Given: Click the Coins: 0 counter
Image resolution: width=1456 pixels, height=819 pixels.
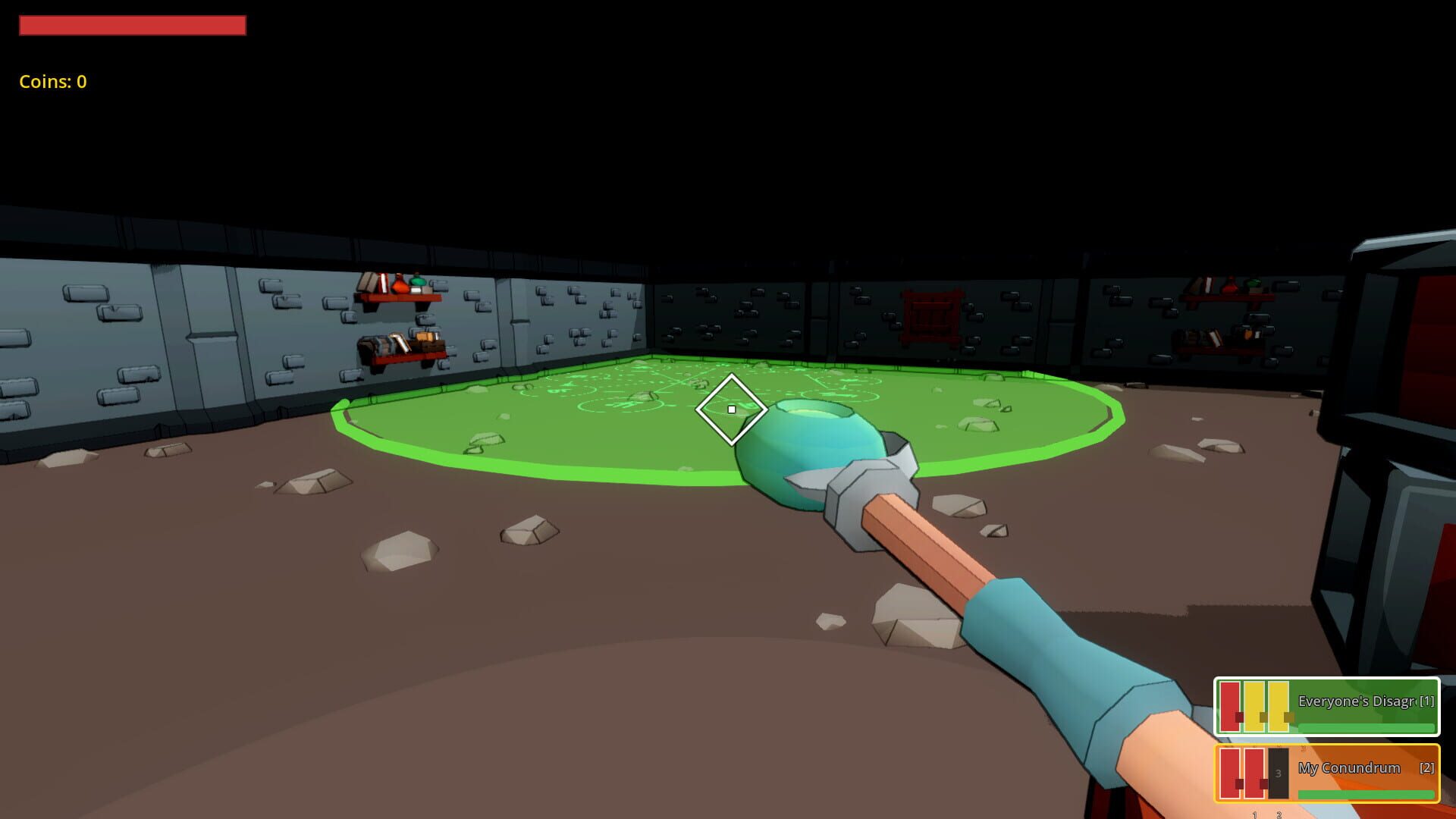Looking at the screenshot, I should (x=53, y=81).
